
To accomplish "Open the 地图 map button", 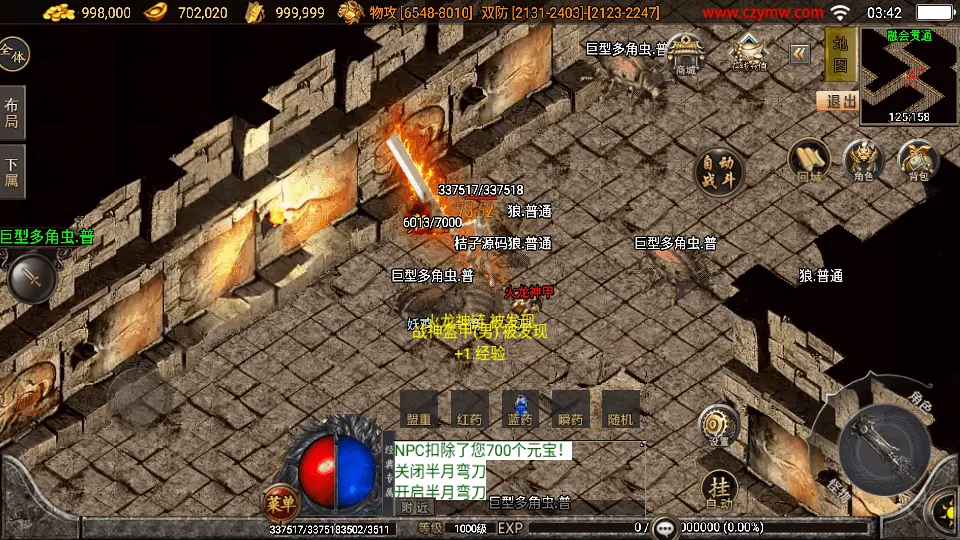I will pyautogui.click(x=841, y=55).
